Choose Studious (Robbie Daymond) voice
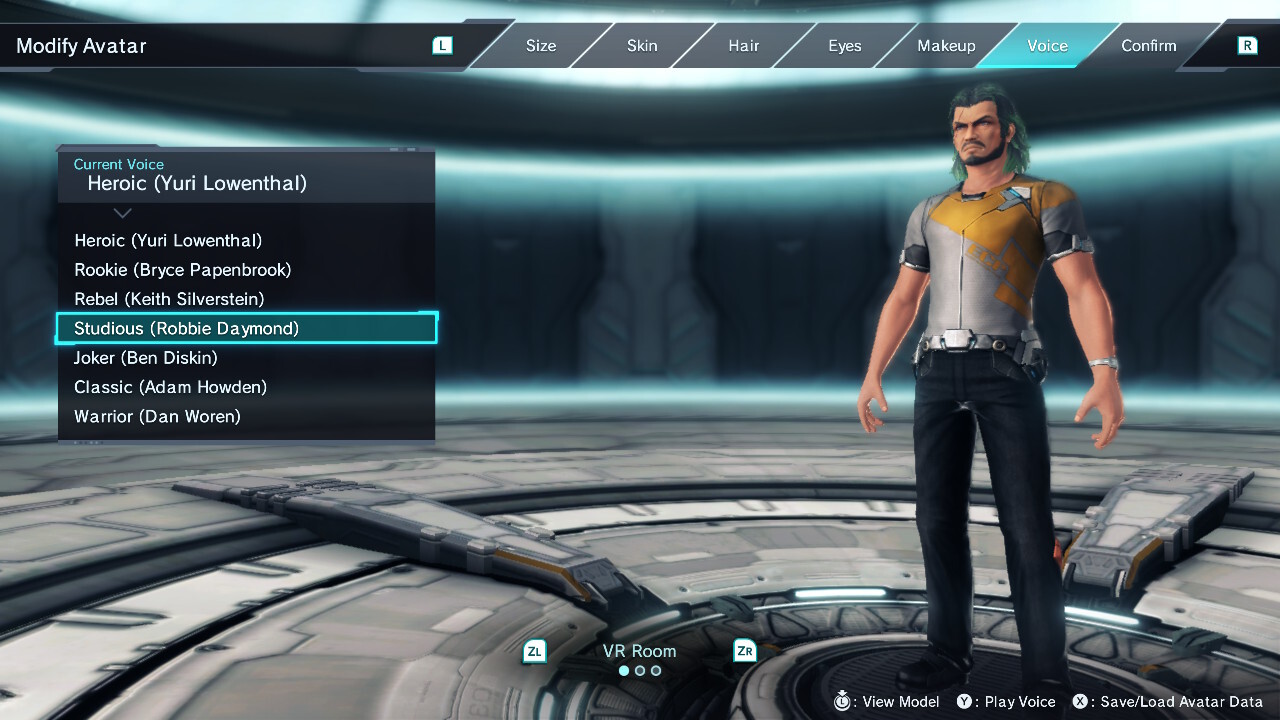 186,328
